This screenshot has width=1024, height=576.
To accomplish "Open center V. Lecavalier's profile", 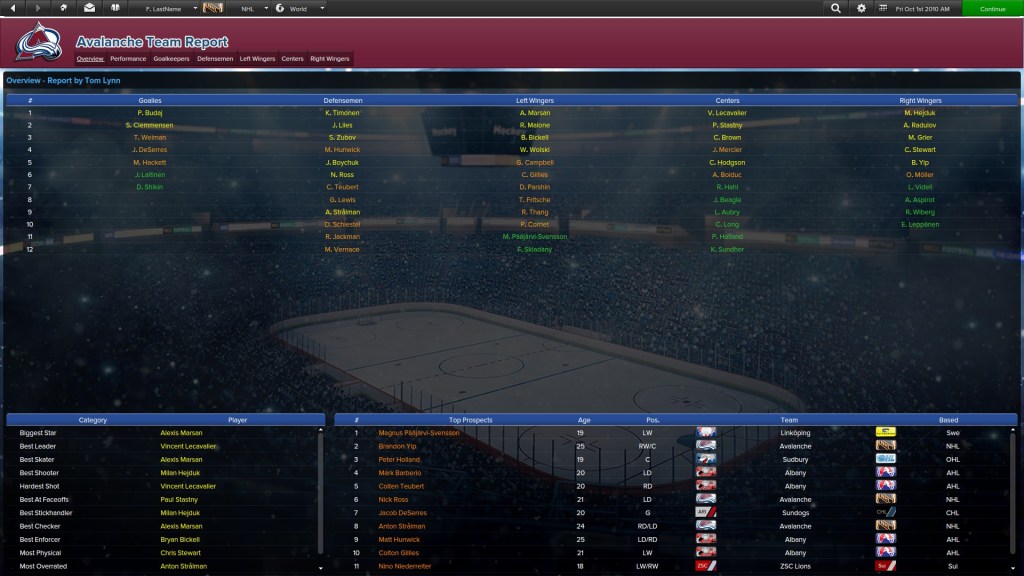I will pos(727,113).
